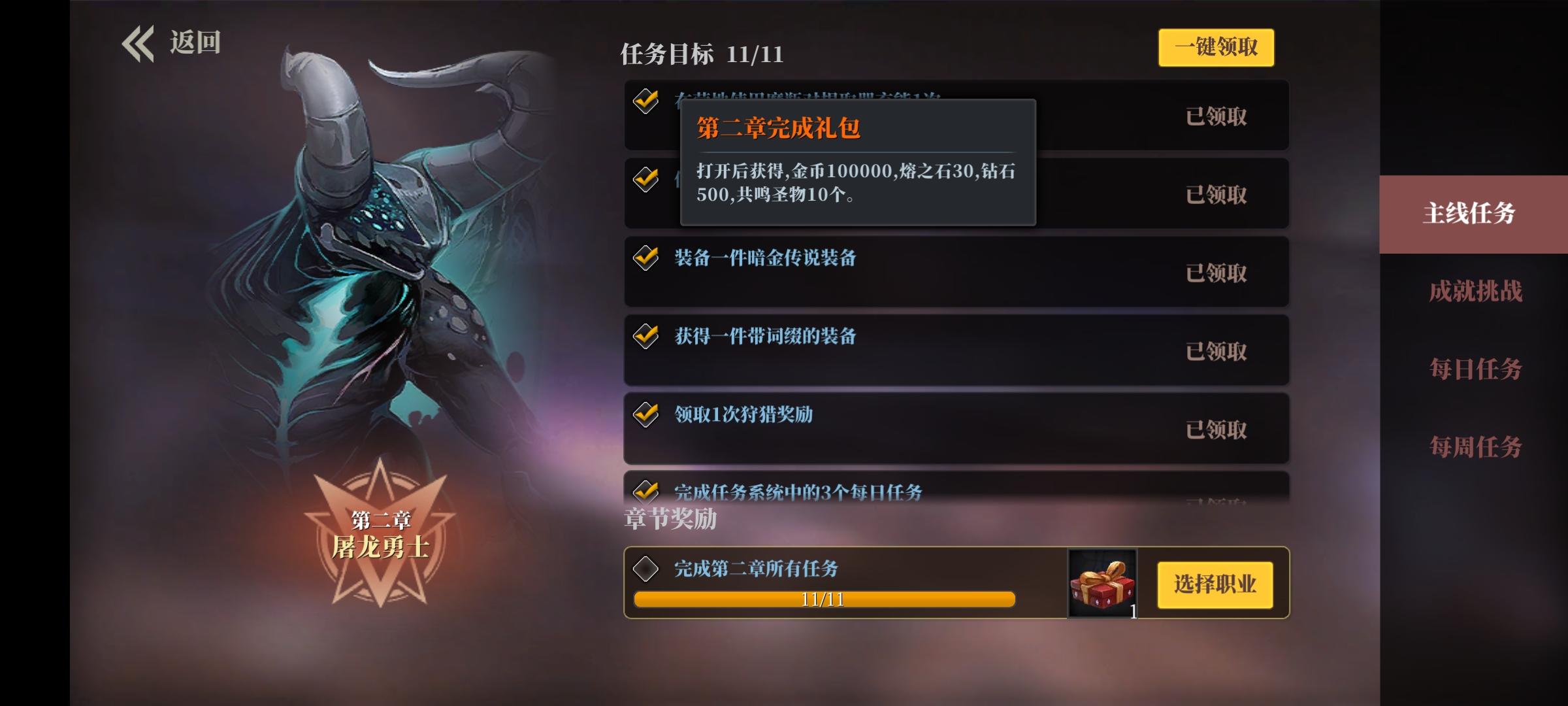Viewport: 1568px width, 706px height.
Task: Click the 一键领取 button
Action: [x=1216, y=48]
